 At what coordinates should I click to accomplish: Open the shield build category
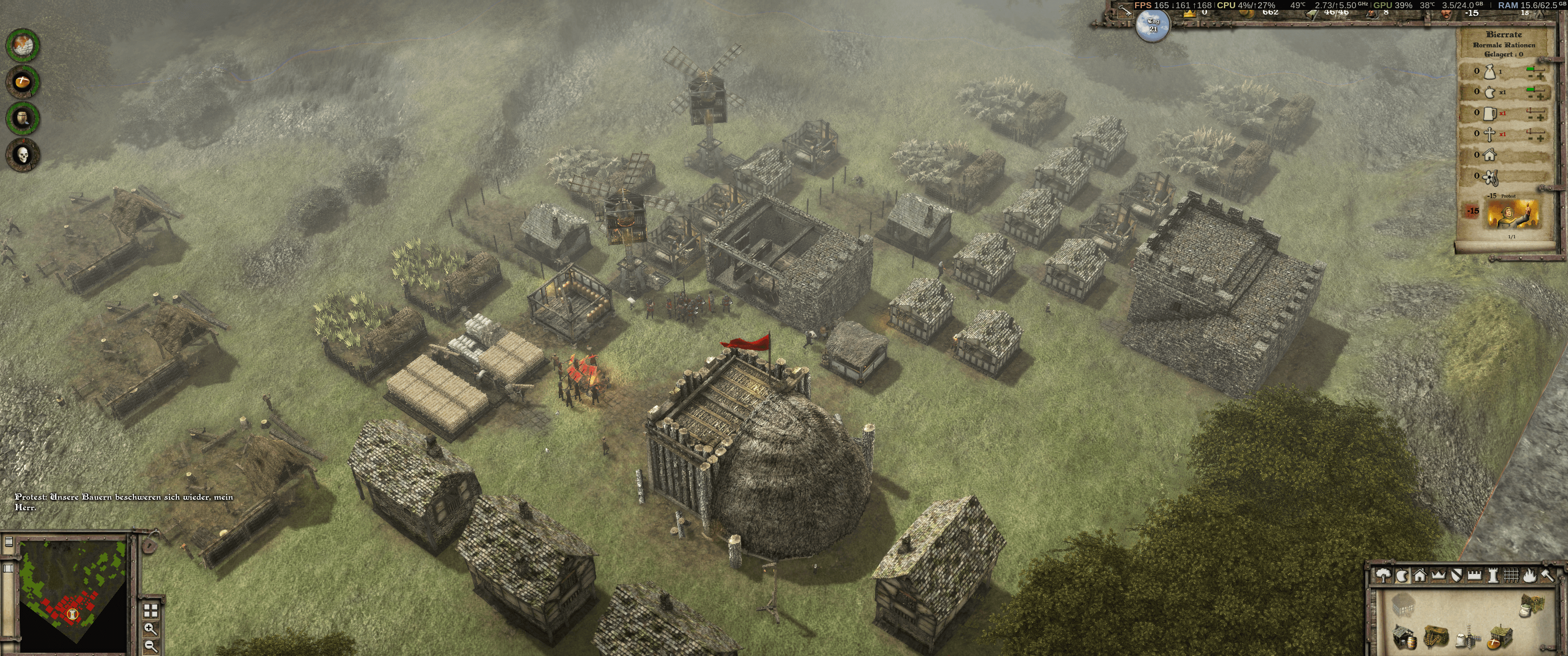(1456, 576)
